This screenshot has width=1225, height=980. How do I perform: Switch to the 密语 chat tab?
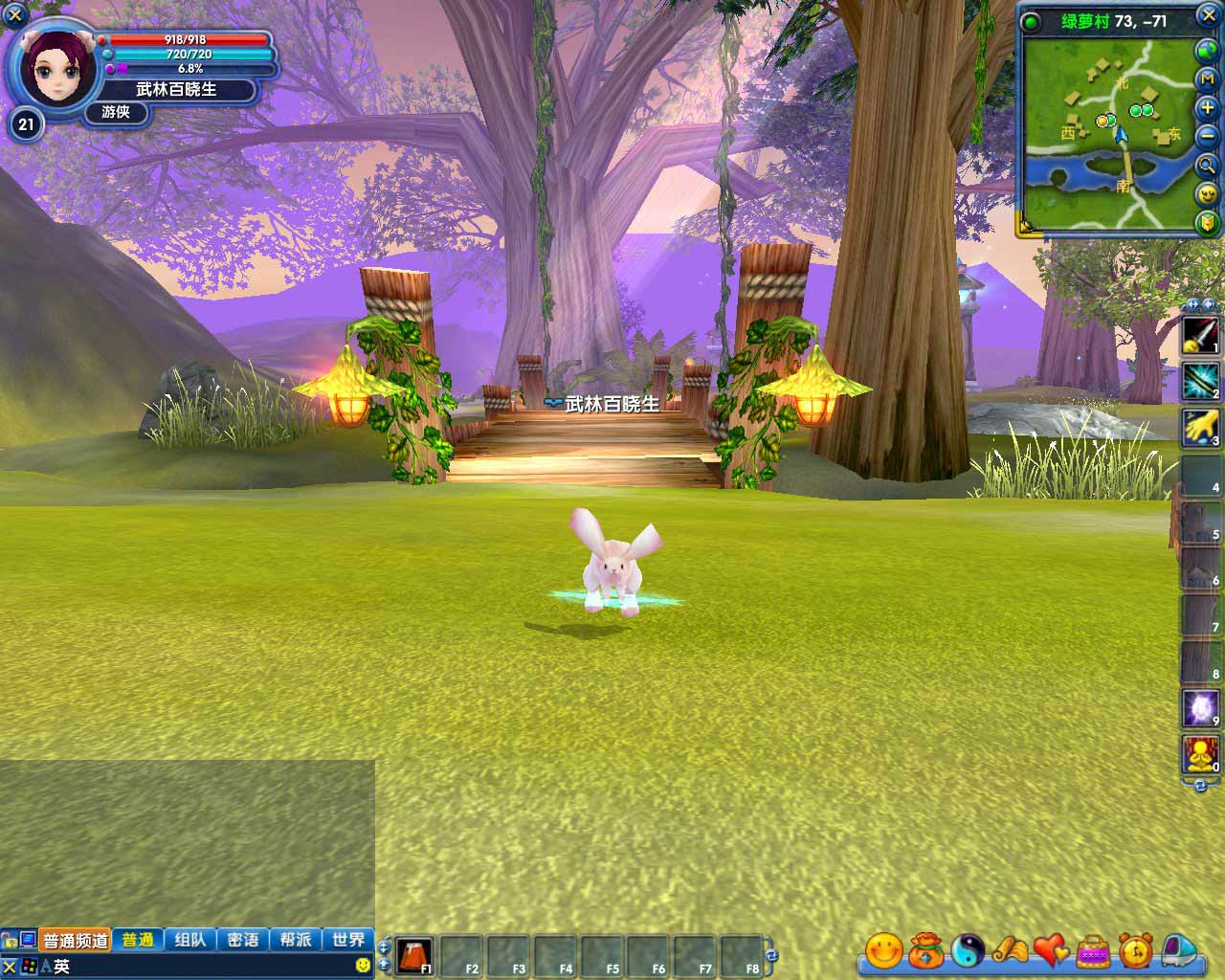click(243, 940)
